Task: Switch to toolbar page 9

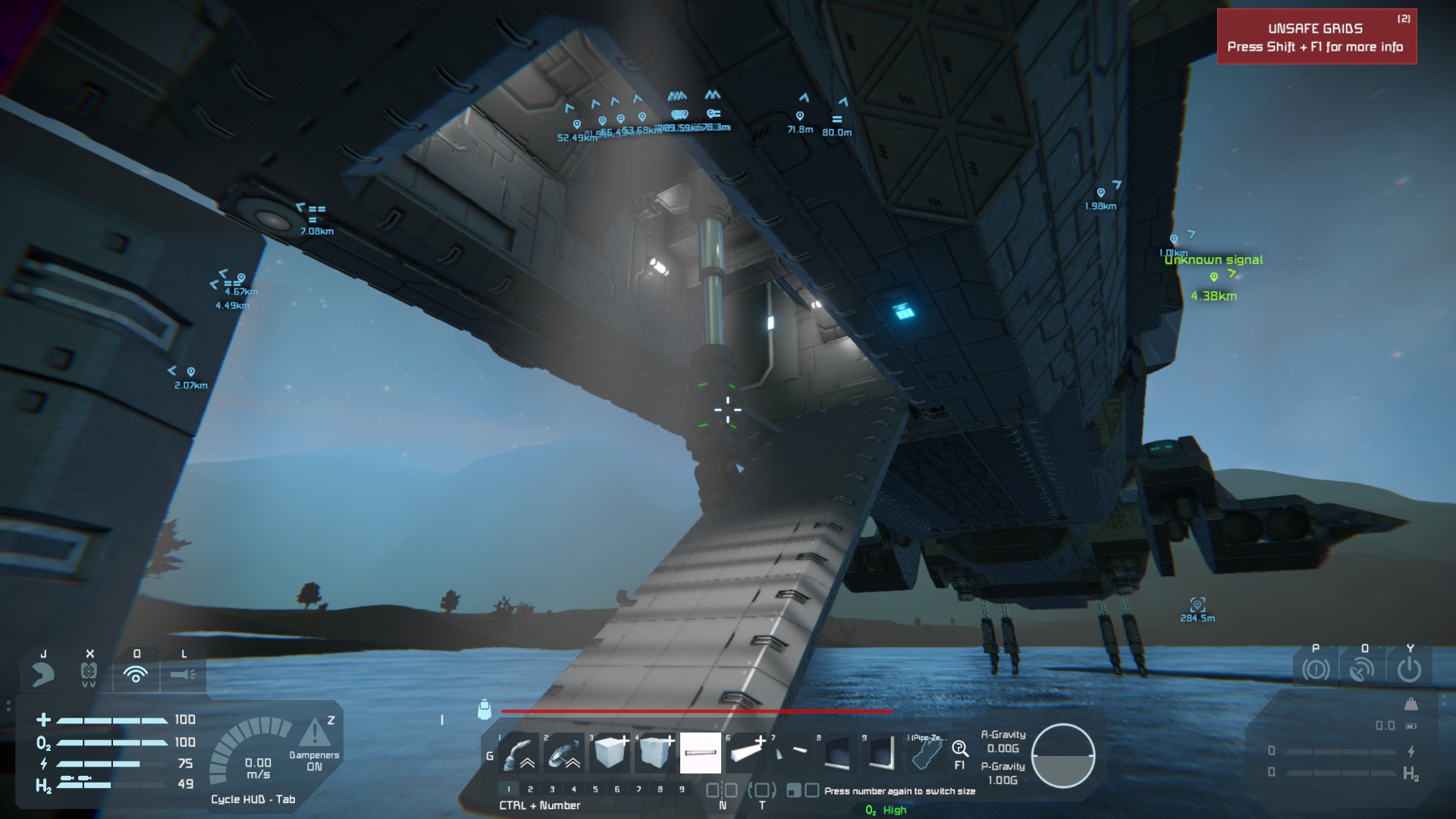Action: [682, 789]
